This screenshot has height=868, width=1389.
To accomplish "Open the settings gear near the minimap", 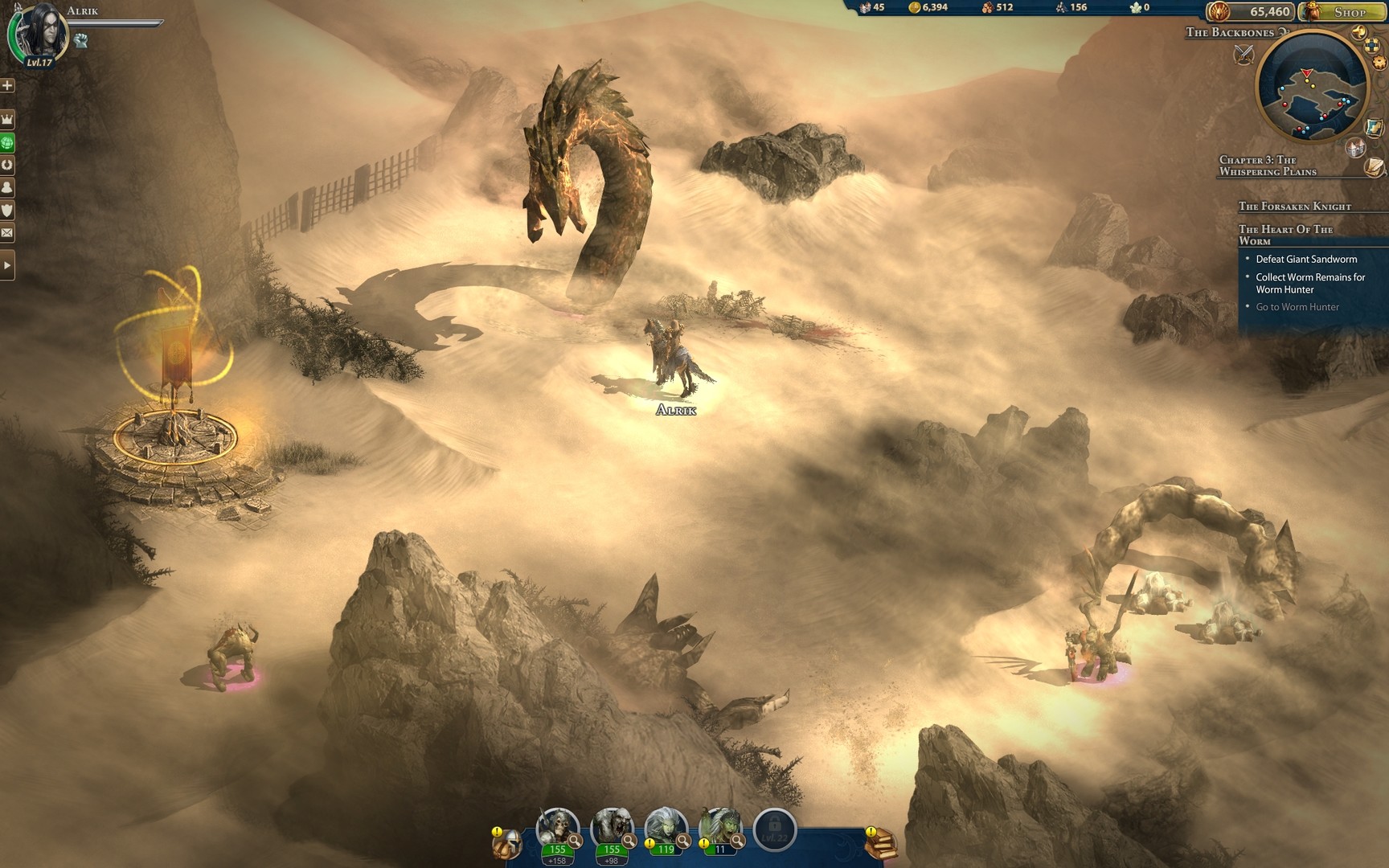I will (1379, 61).
